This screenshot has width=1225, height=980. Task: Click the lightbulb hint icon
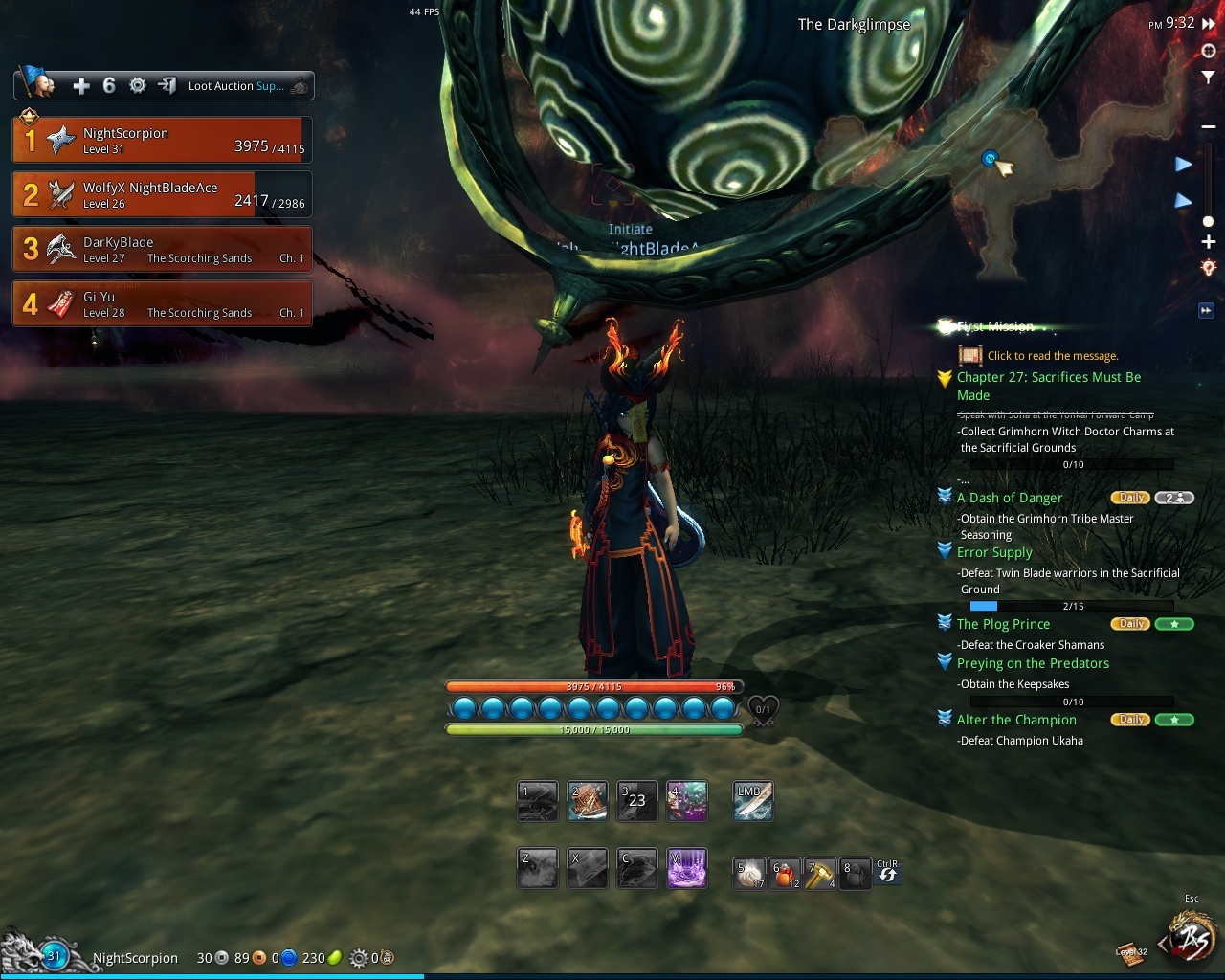click(1208, 268)
